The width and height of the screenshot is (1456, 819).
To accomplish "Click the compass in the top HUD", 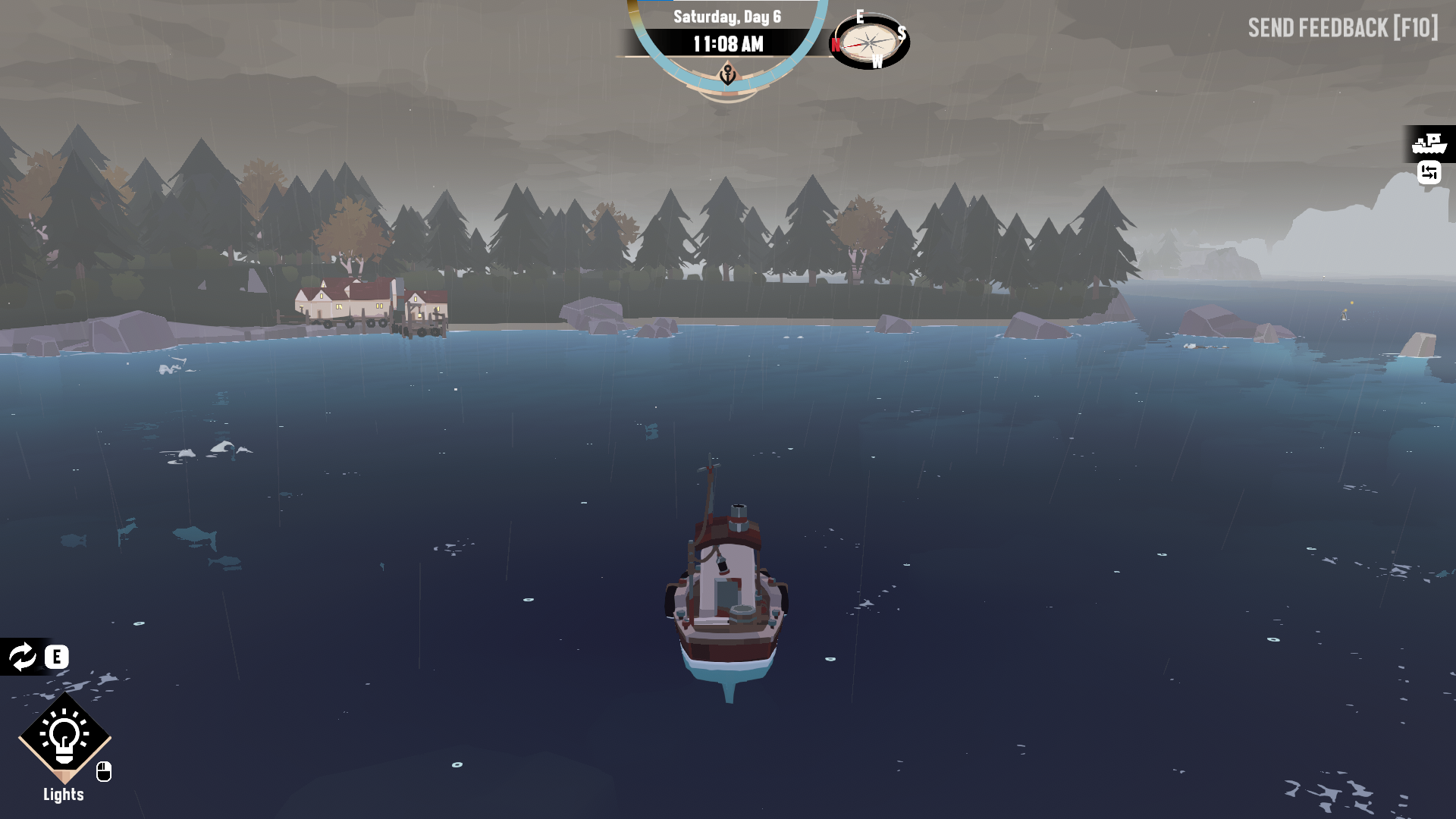I will tap(871, 42).
